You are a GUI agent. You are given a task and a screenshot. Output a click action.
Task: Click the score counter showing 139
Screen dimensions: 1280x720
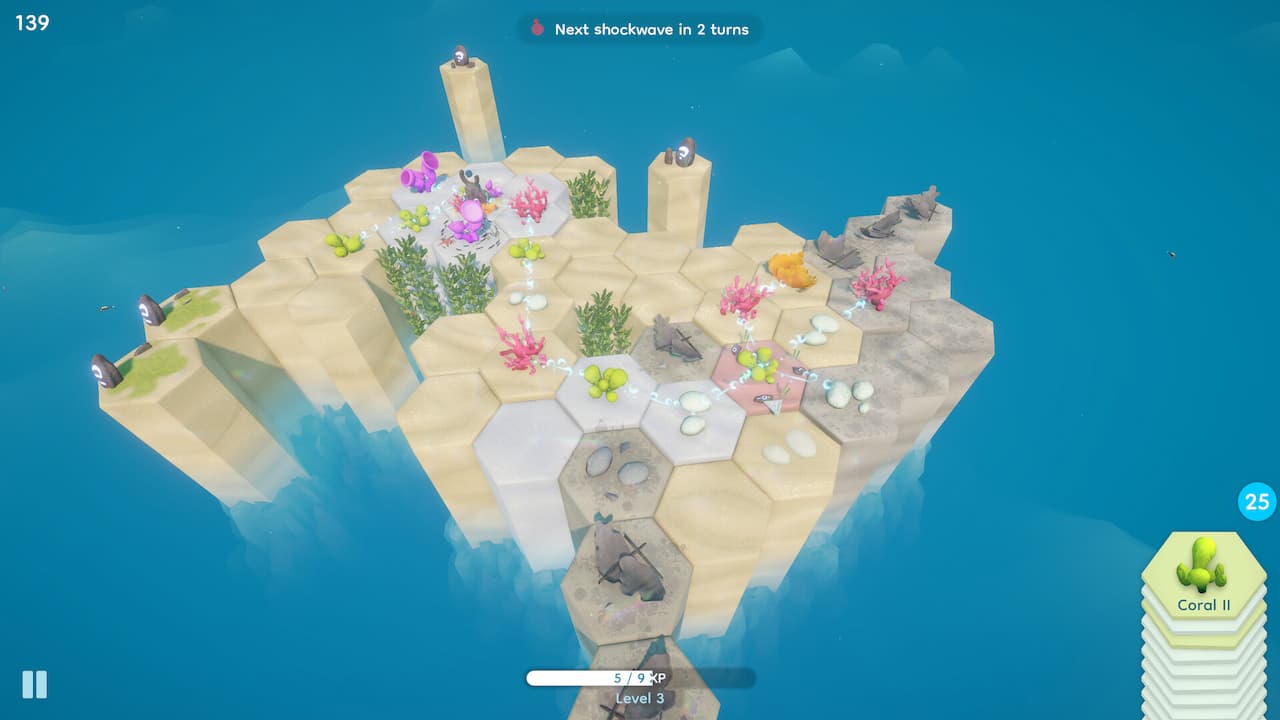(x=32, y=22)
